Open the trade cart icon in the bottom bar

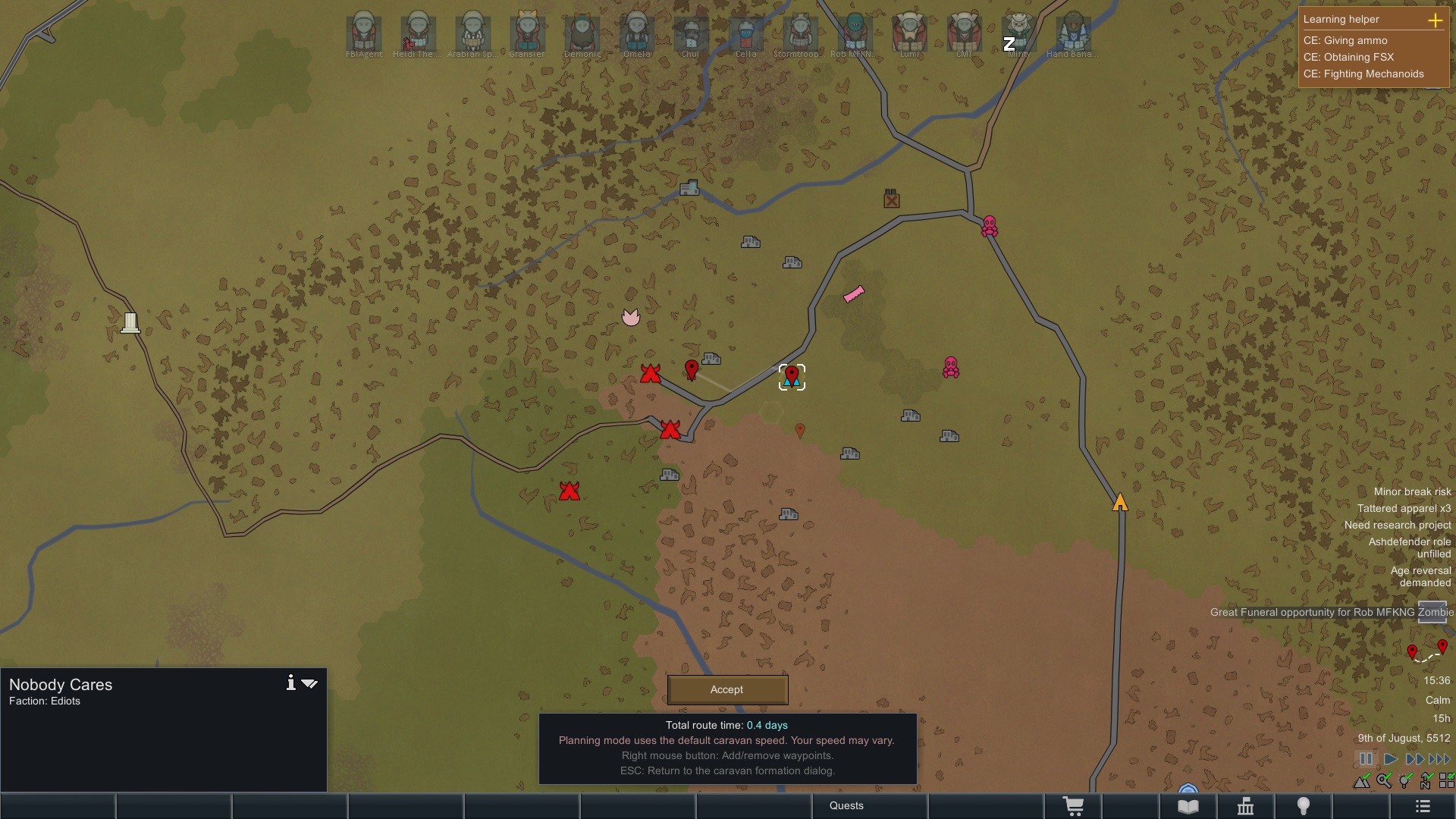pyautogui.click(x=1074, y=806)
